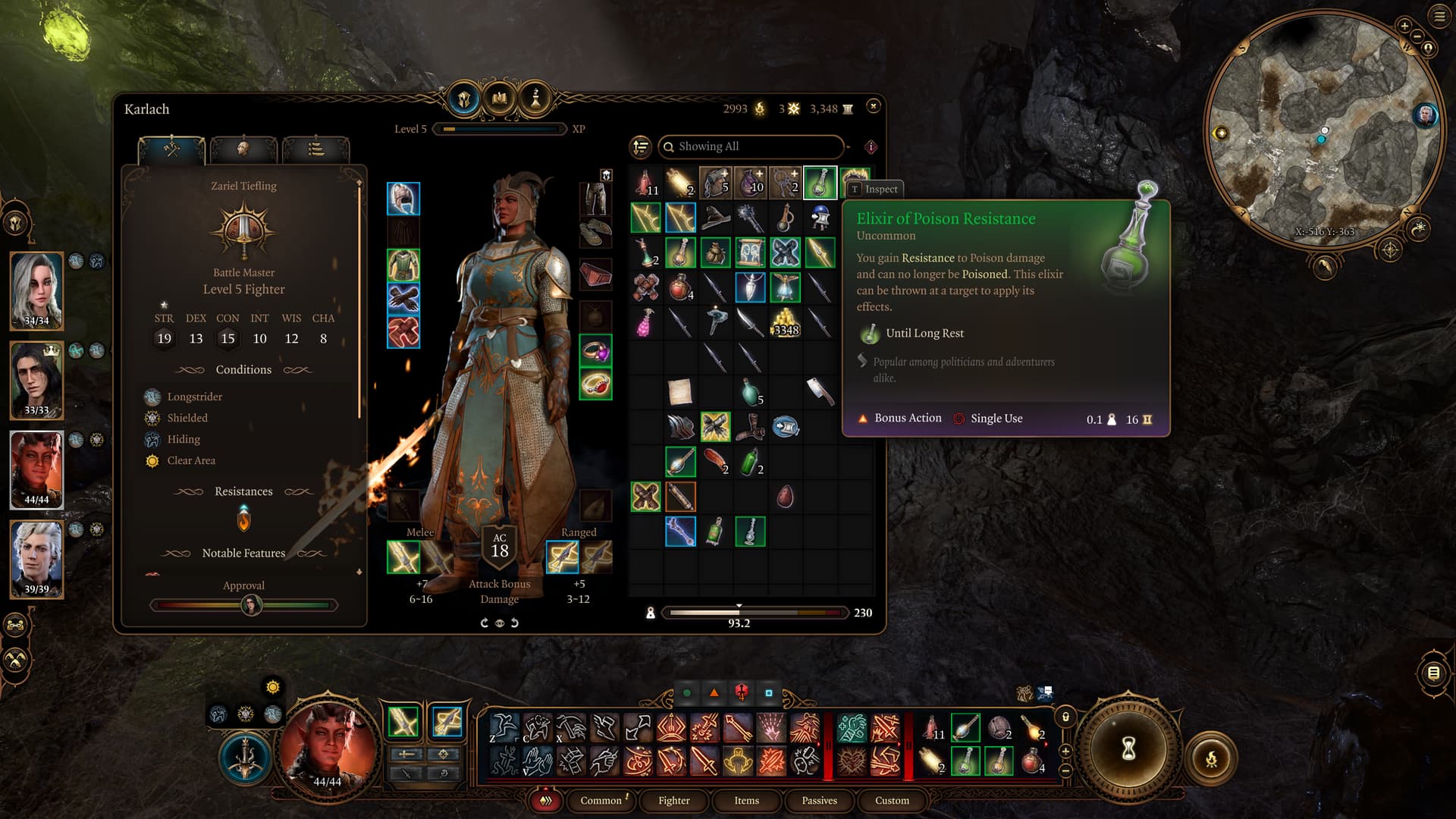Viewport: 1456px width, 819px height.
Task: Choose the white-haired companion portrait with 34/34
Action: click(36, 290)
